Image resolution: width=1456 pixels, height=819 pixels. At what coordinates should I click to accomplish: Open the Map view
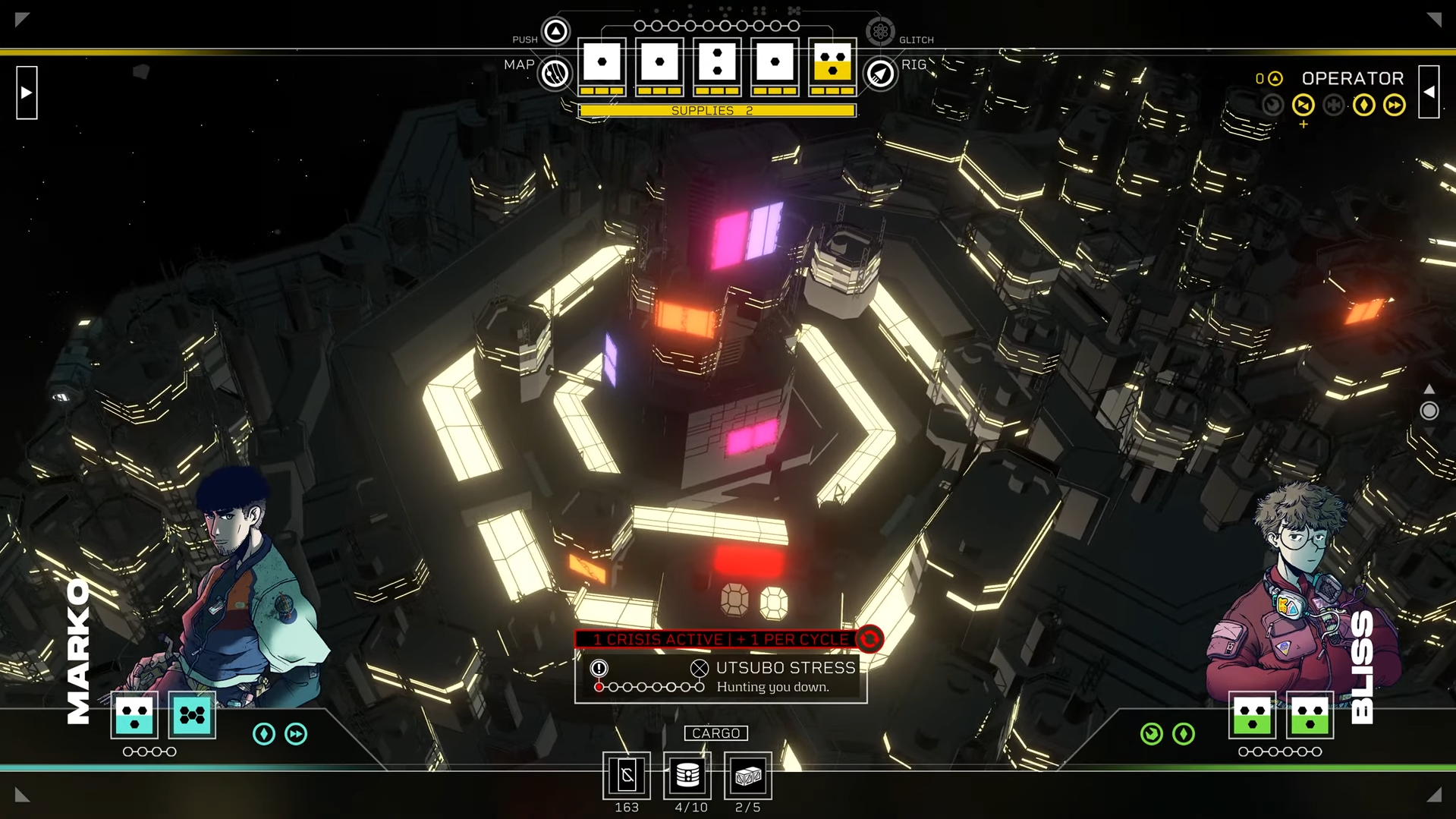(x=555, y=74)
